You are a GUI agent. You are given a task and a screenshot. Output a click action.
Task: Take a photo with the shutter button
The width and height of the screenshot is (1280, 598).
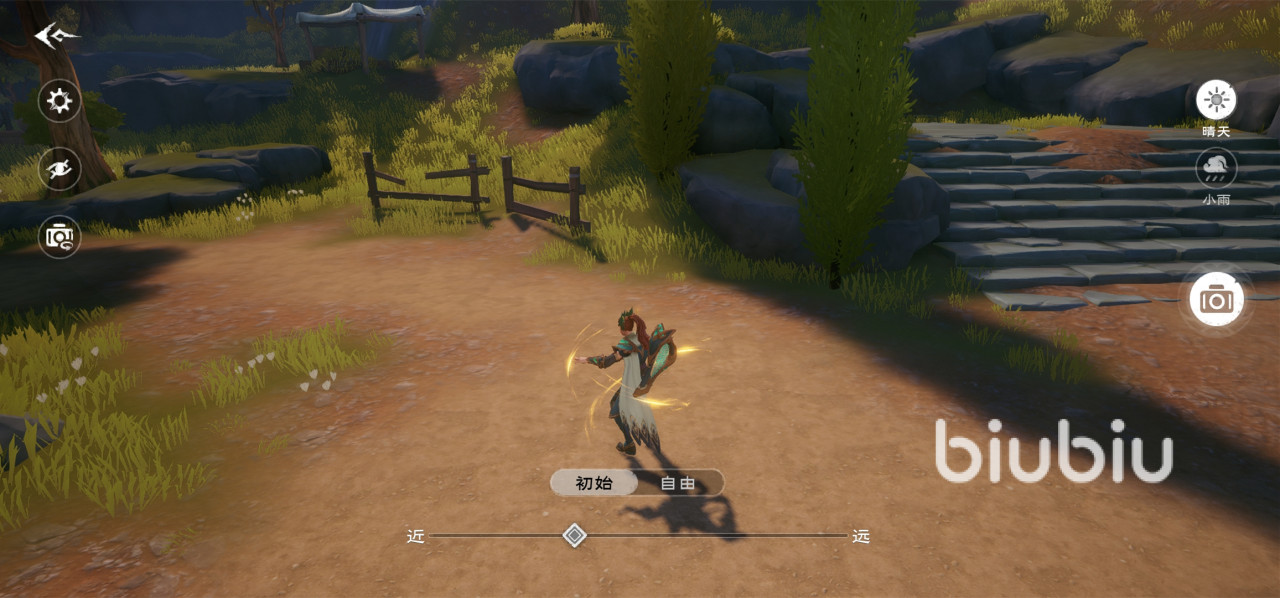[1216, 298]
